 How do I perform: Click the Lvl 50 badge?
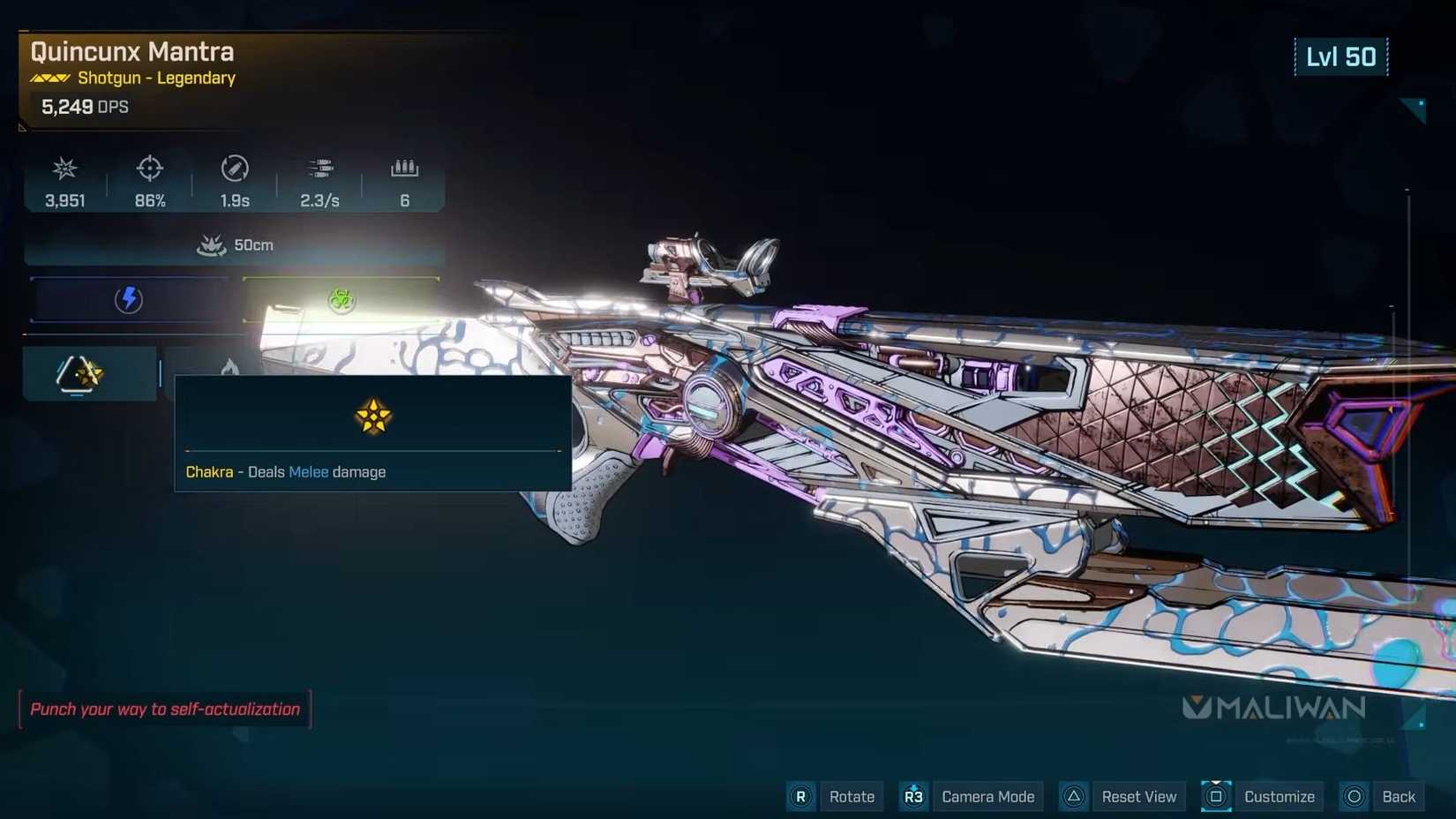click(1341, 56)
